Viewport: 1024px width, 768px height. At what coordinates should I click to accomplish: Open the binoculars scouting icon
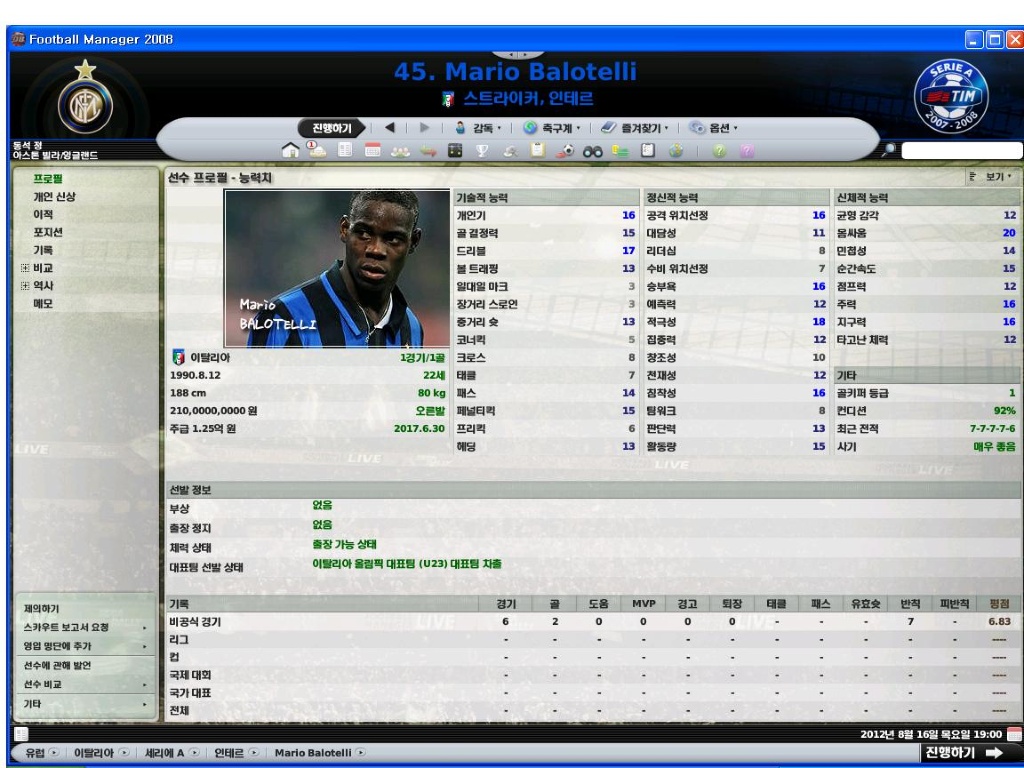[591, 150]
